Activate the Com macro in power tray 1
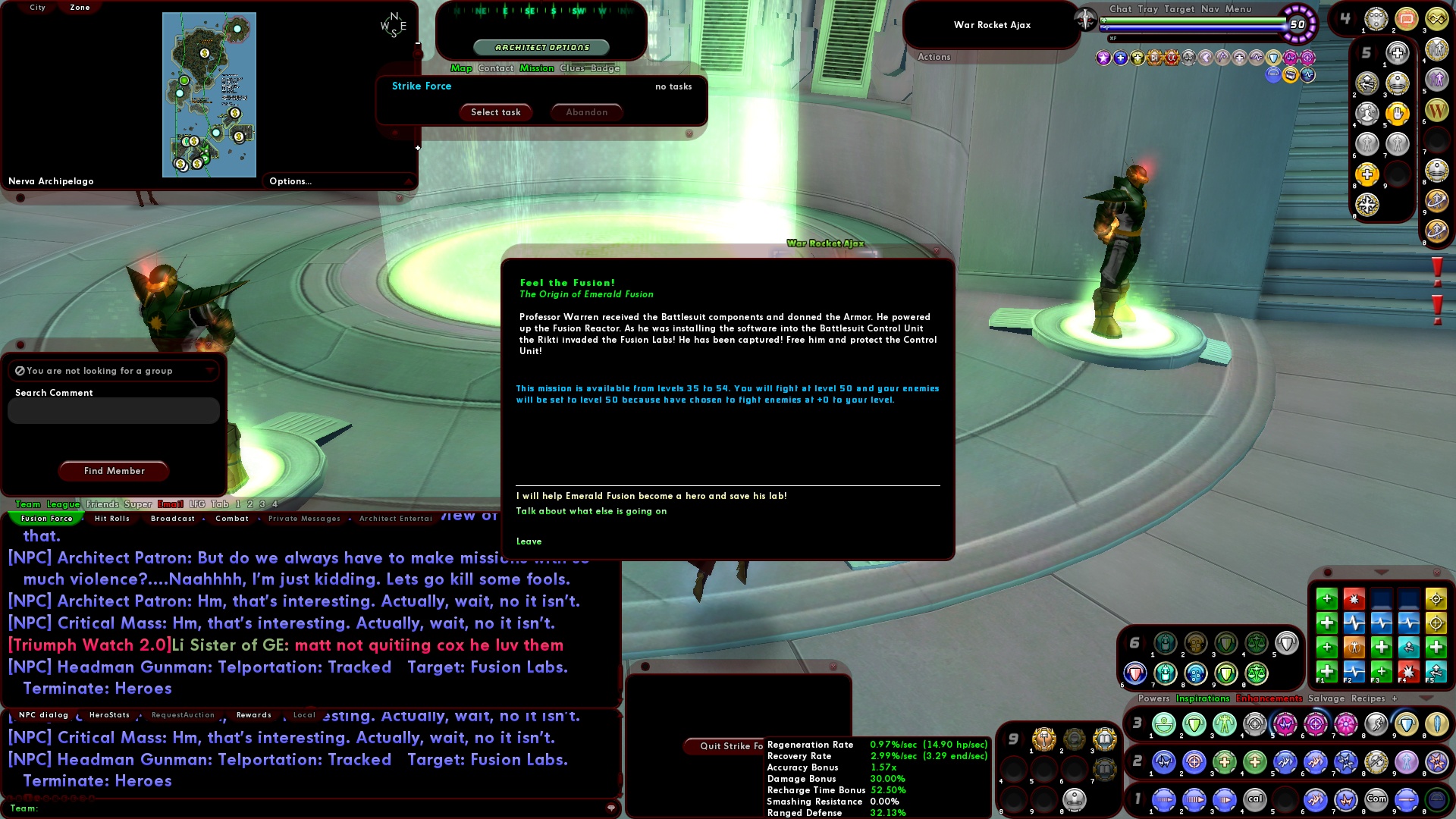 (x=1376, y=799)
